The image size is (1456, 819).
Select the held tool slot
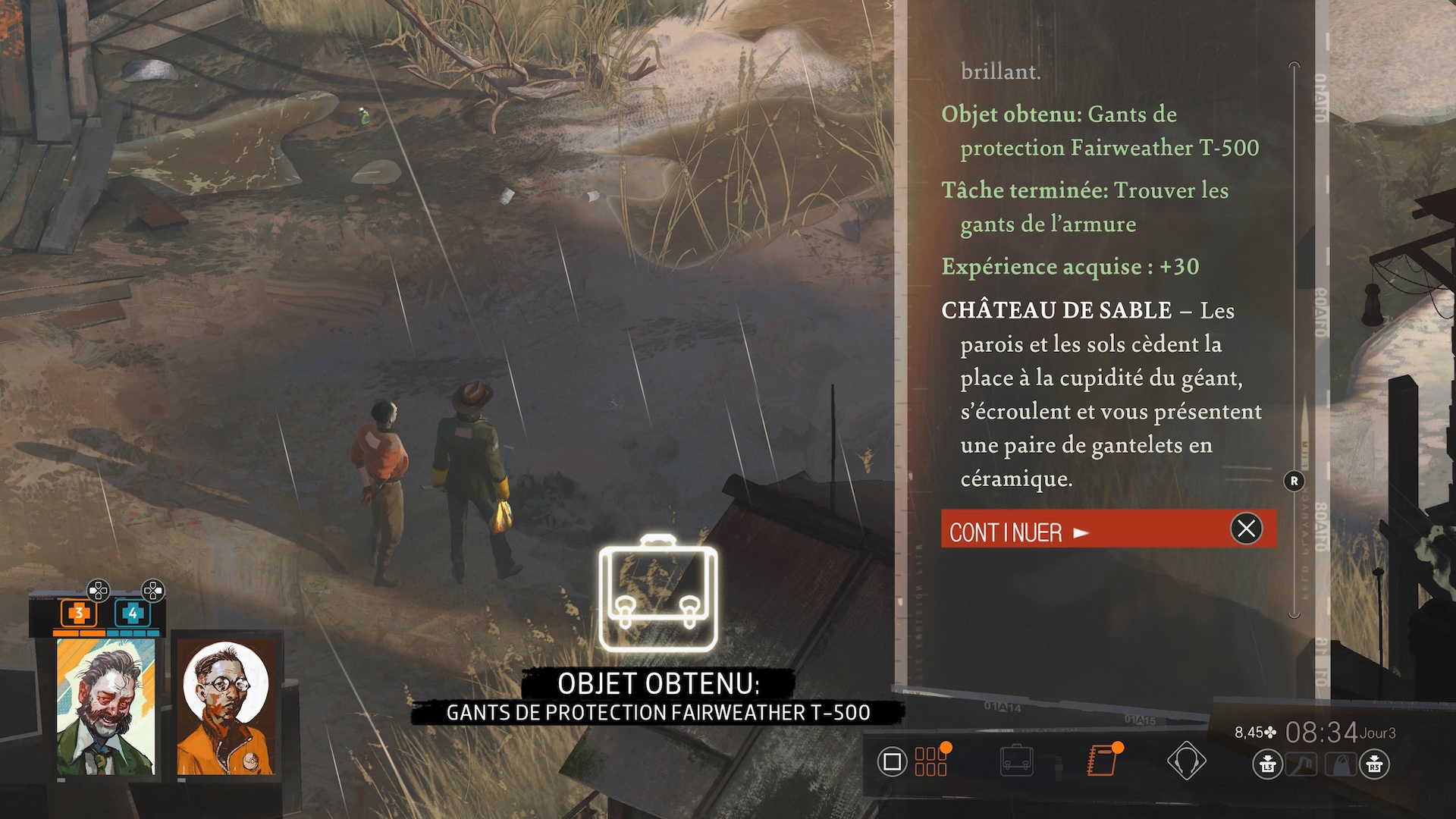tap(1301, 764)
